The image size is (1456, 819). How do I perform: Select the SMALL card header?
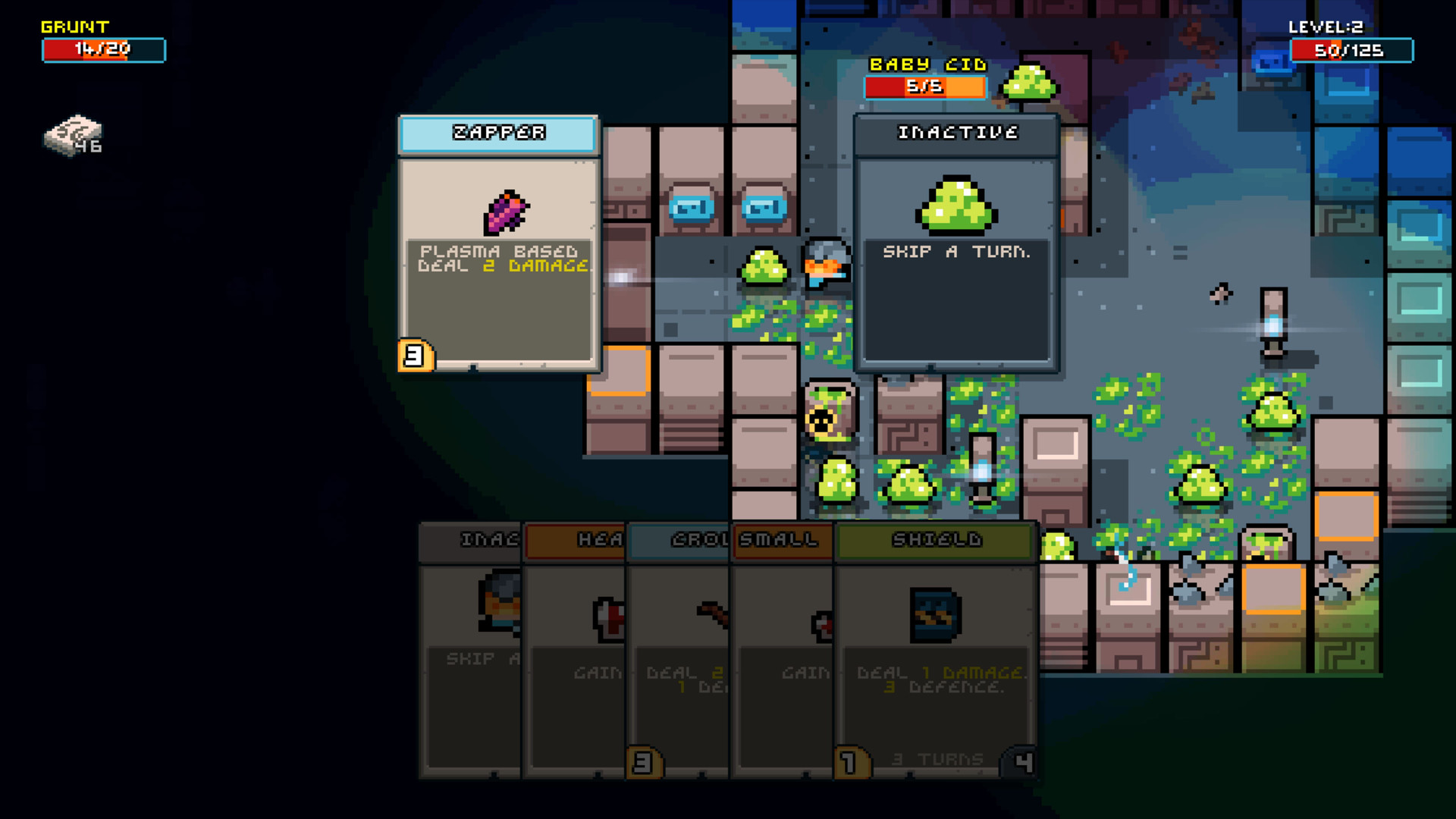(782, 541)
